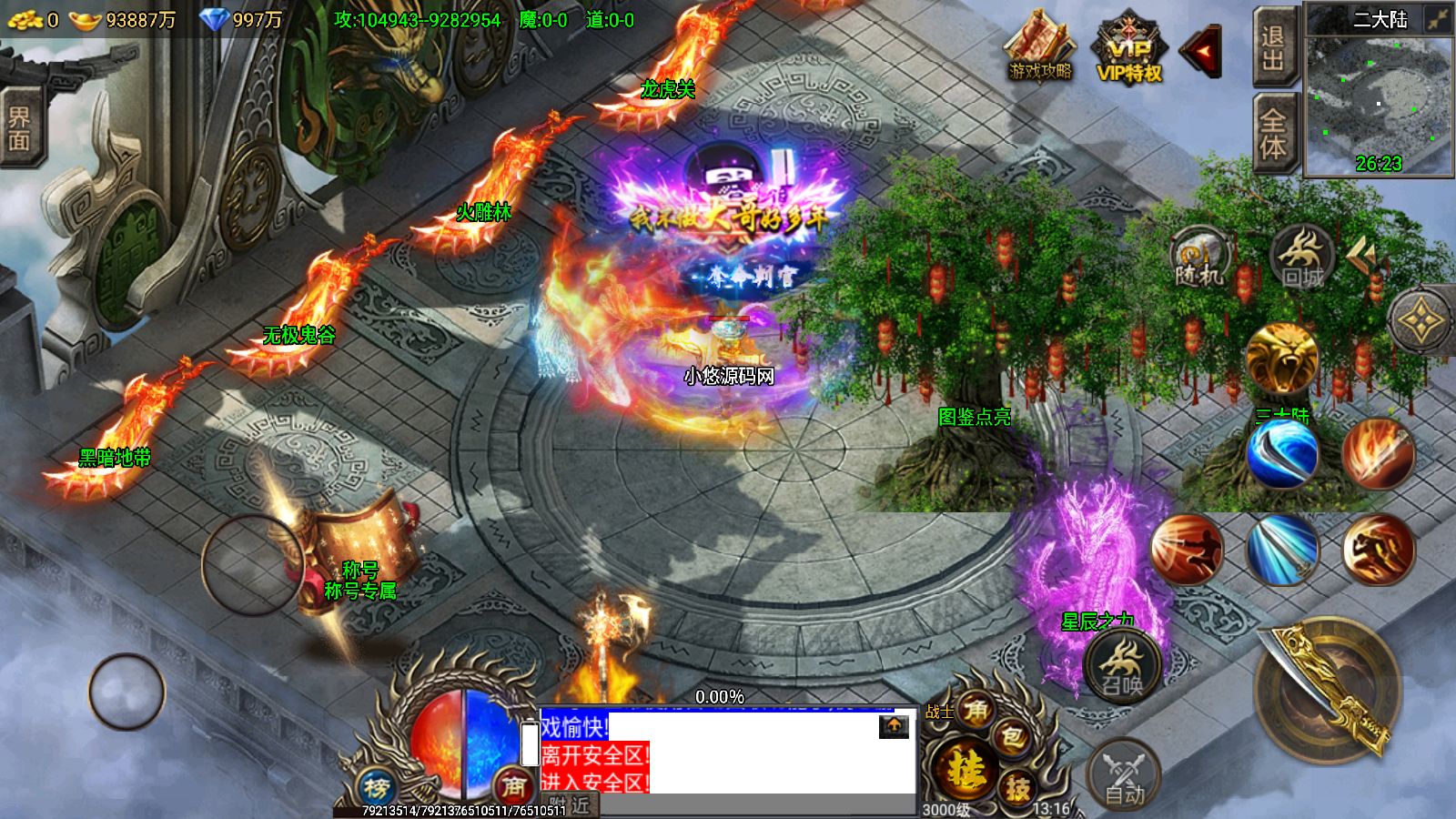Show the 榜 rankings
Screen dimensions: 1456x819
(x=376, y=786)
